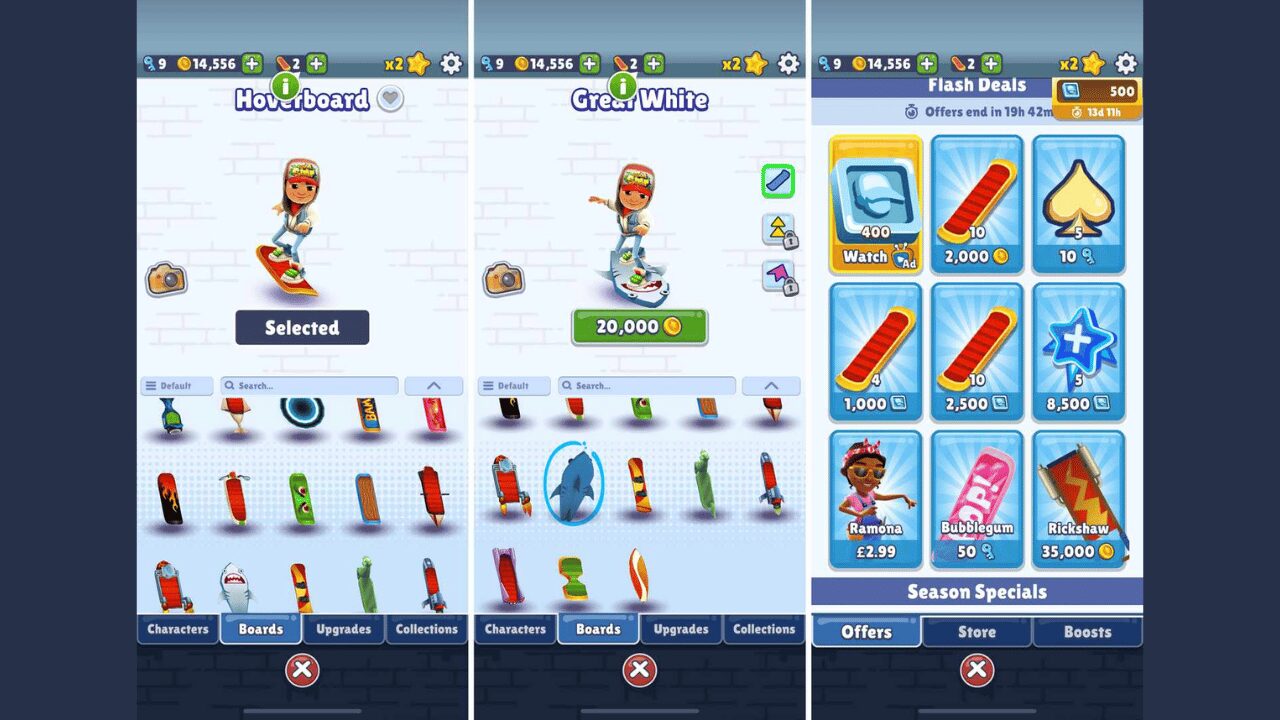1280x720 pixels.
Task: Click the Selected button under Hoverboard
Action: point(302,328)
